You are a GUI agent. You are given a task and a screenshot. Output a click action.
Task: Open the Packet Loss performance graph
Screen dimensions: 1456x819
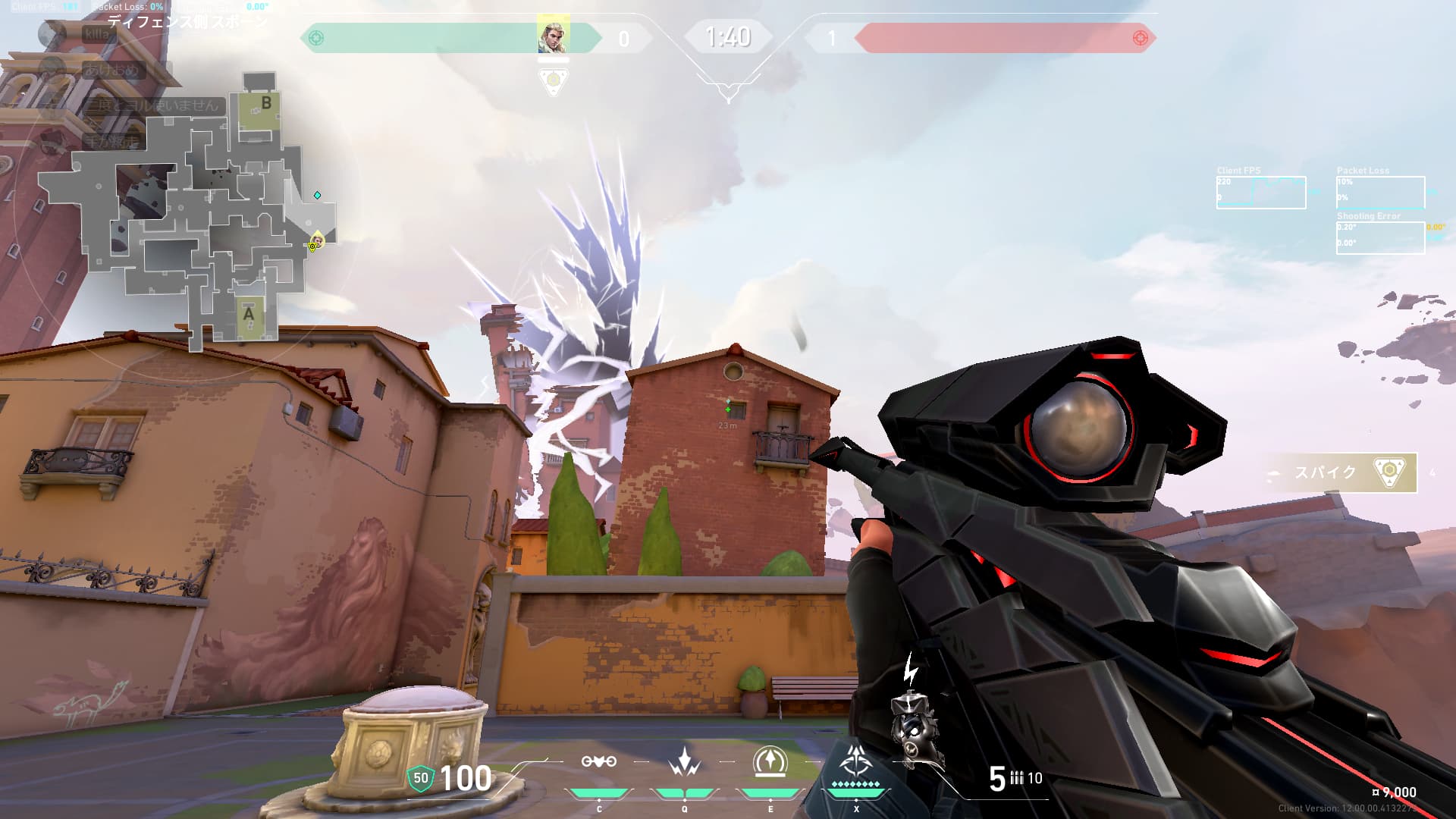pos(1380,193)
